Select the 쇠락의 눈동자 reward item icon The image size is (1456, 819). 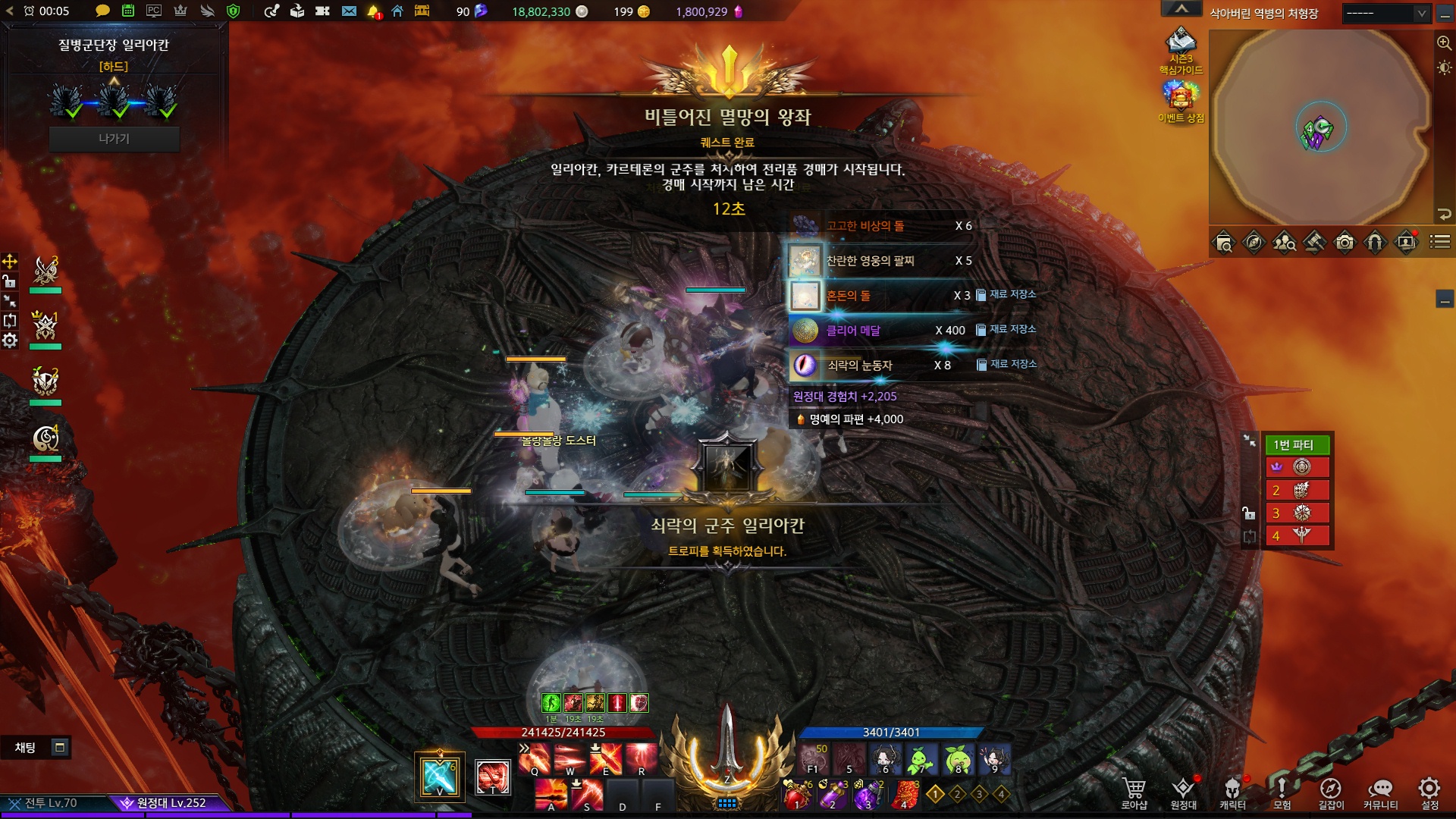point(805,366)
